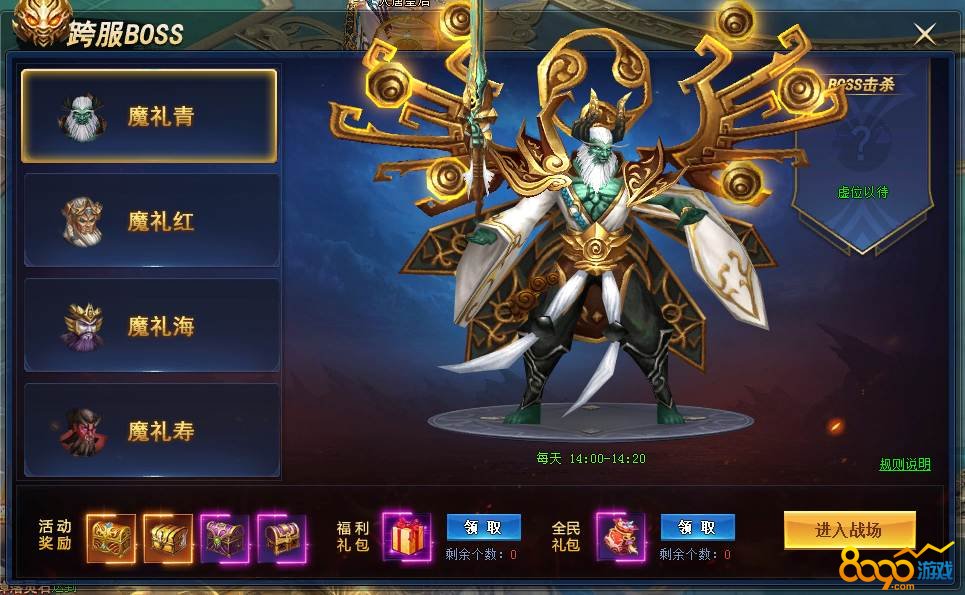Choose the 魔礼海 boss entry
Screen dimensions: 965x595
coord(152,326)
